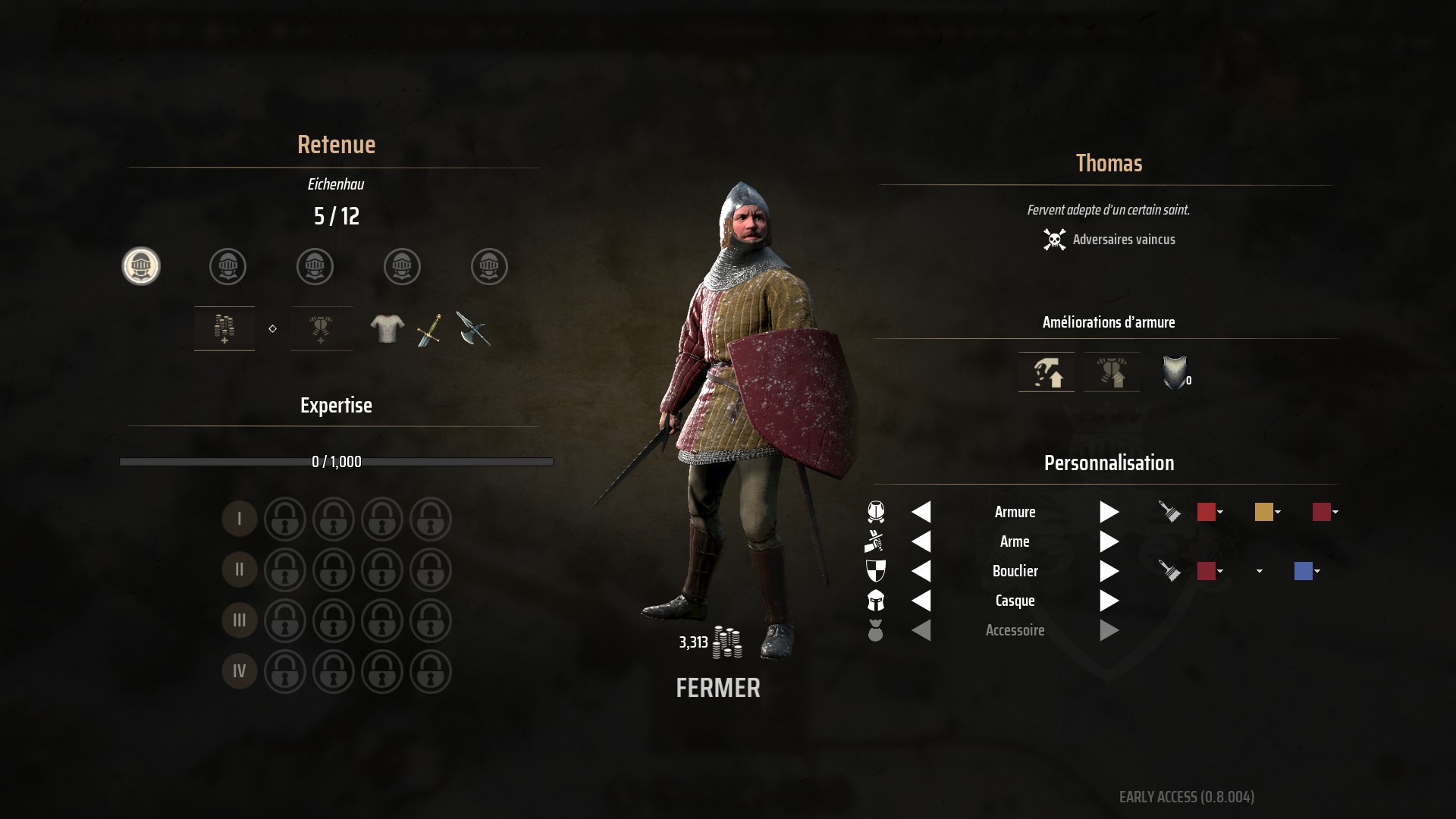Click the paintbrush icon on the Armure row

1169,512
